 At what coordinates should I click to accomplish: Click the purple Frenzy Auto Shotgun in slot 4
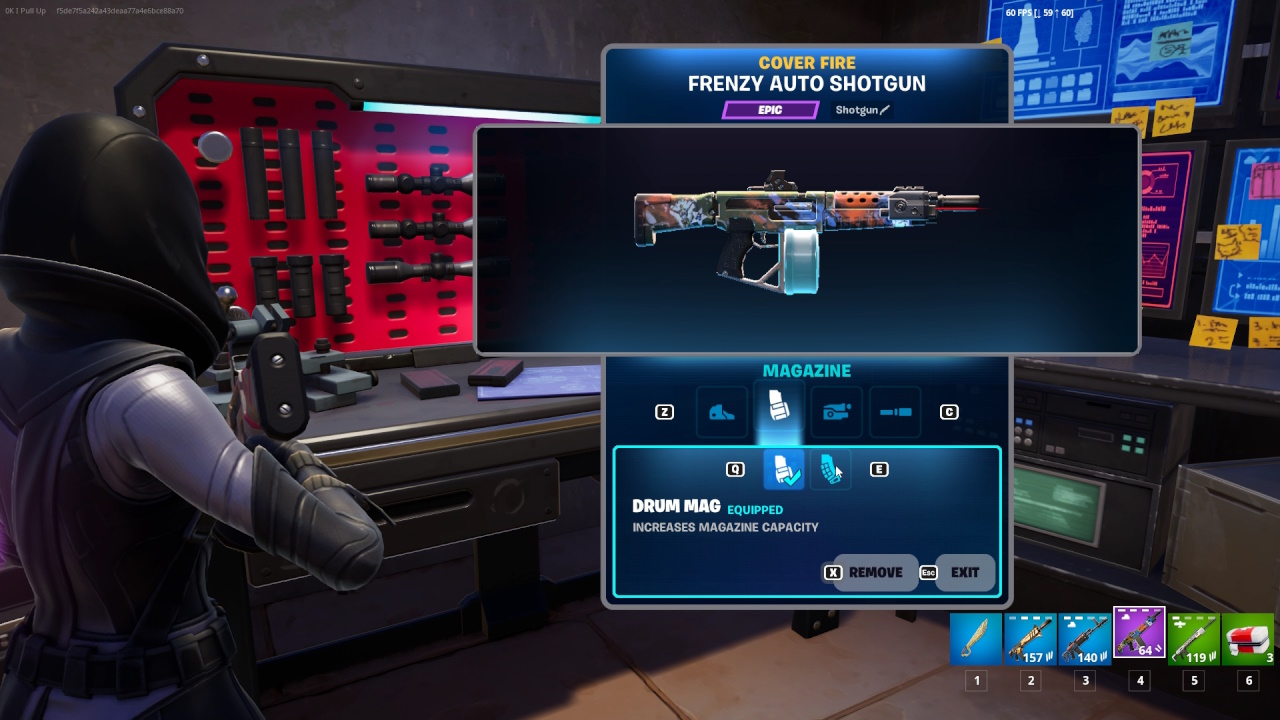coord(1139,638)
